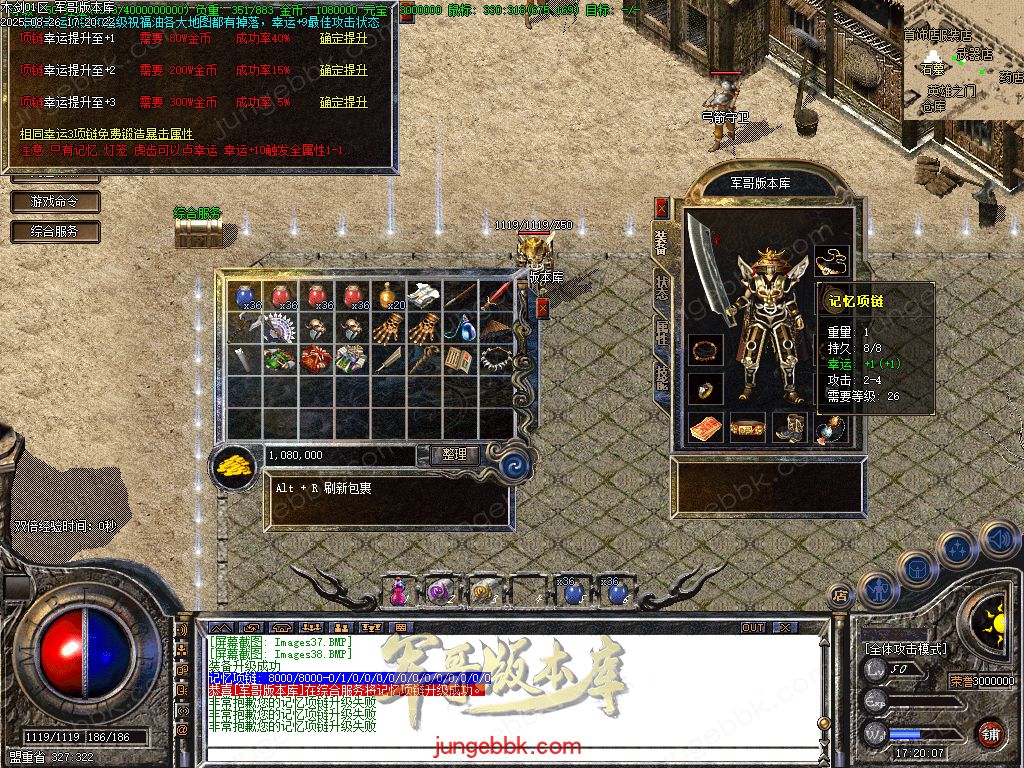Open the 综合服务 services button
The height and width of the screenshot is (768, 1024).
point(57,231)
